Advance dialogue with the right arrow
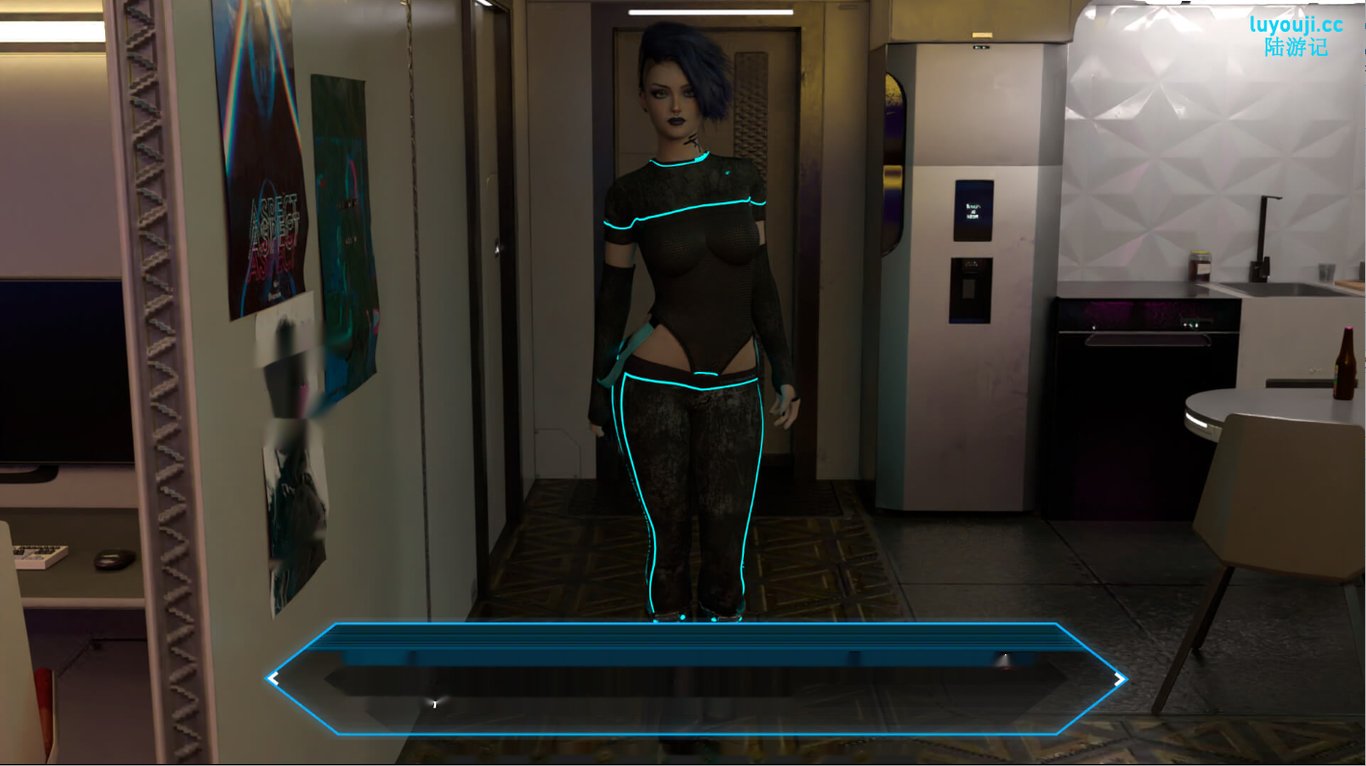 (1119, 678)
